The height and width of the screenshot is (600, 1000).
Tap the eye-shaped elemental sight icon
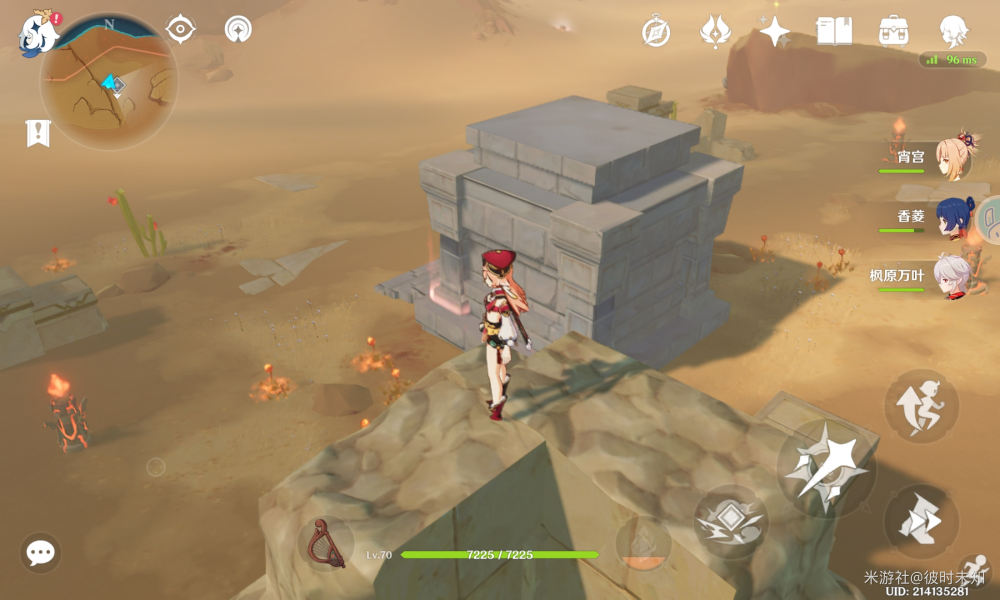(x=180, y=29)
